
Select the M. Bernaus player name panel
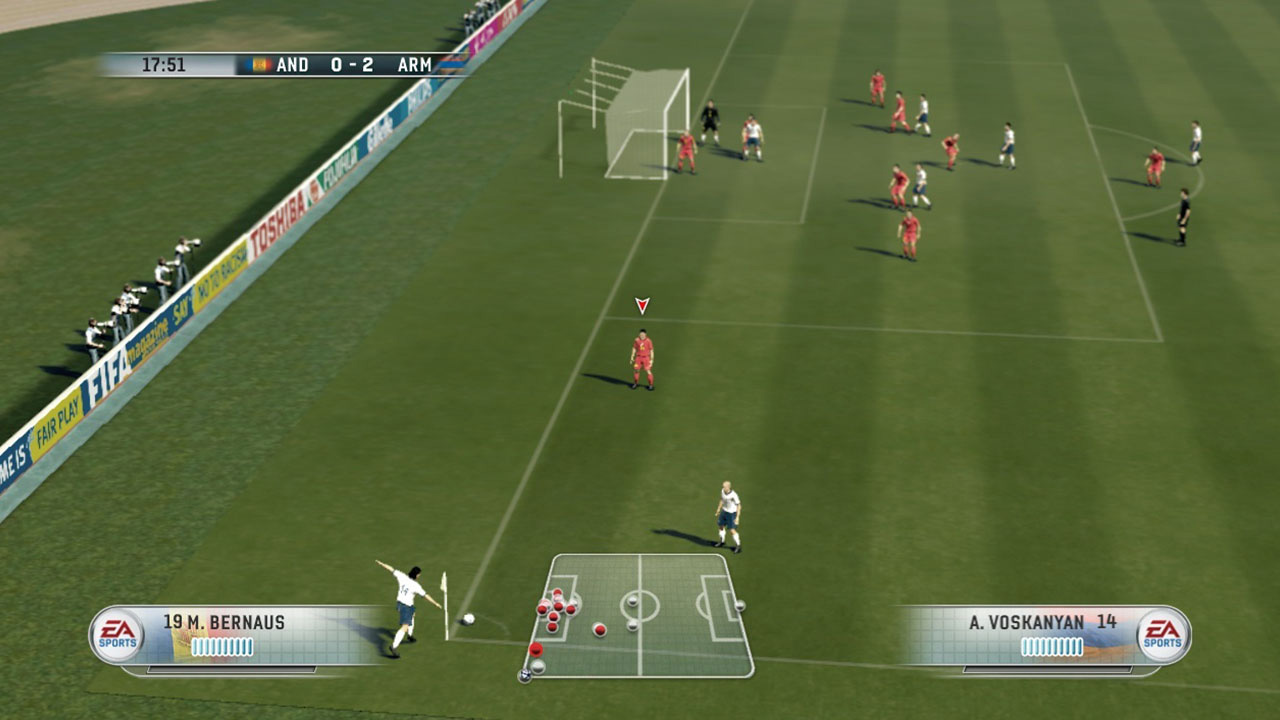click(240, 635)
